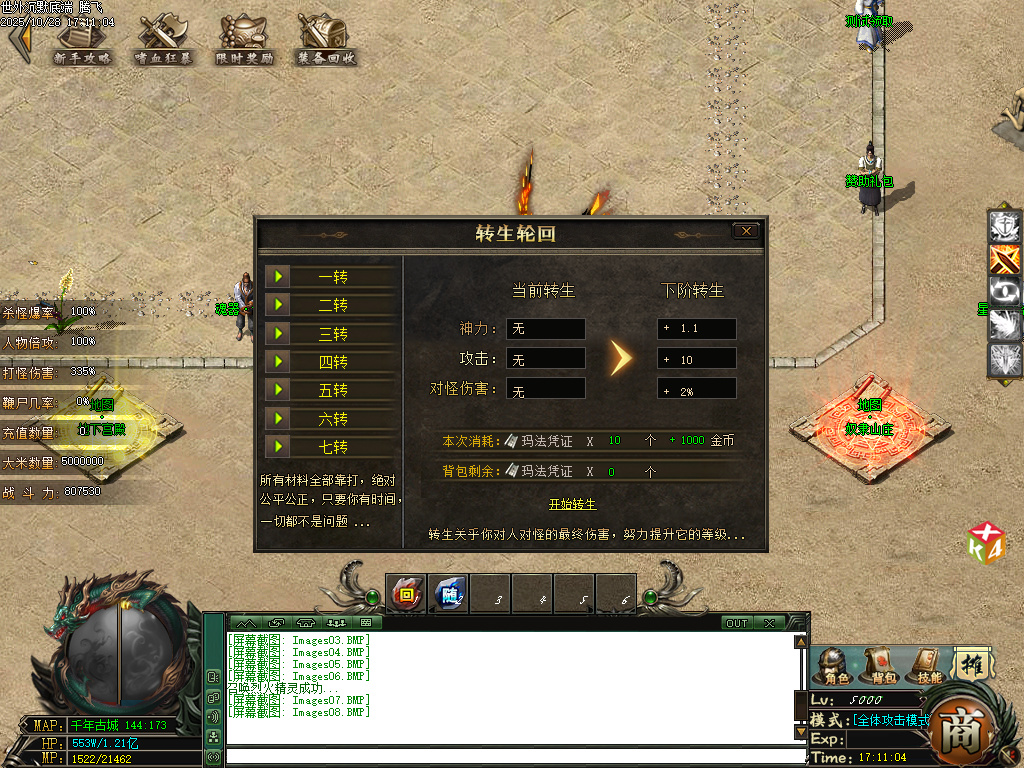Screen dimensions: 1024x768
Task: Click the 开始转生 link to start rebirth
Action: [572, 504]
